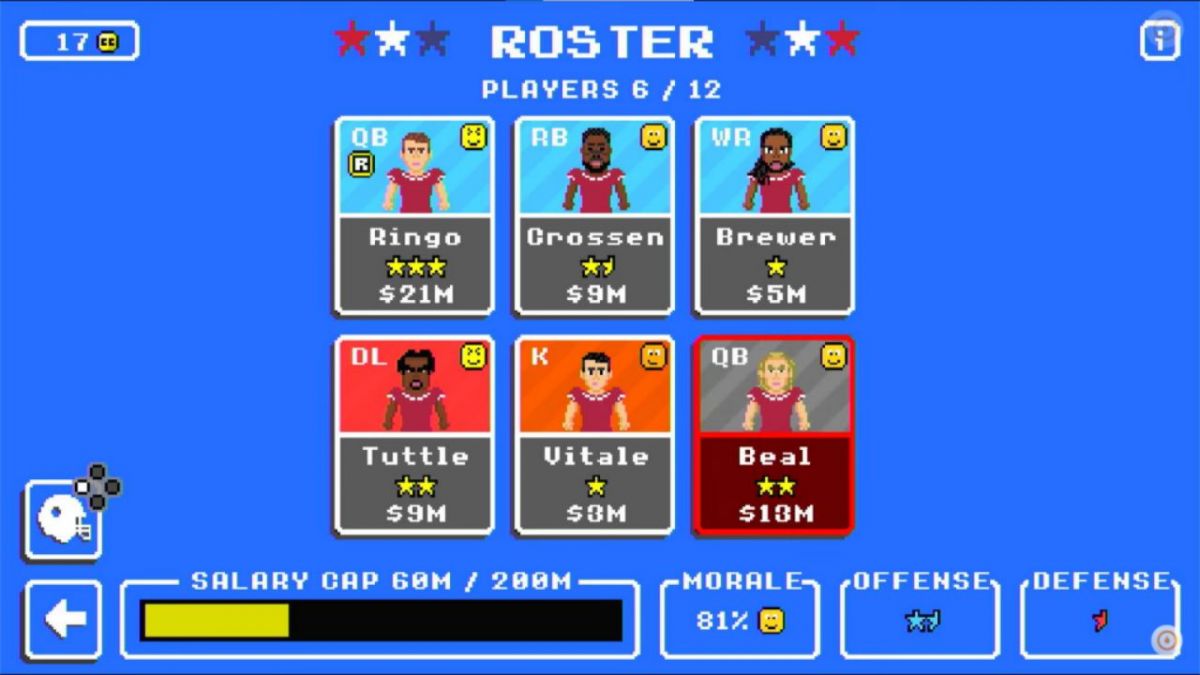Open running back Crossen's card
This screenshot has height=675, width=1200.
click(594, 215)
